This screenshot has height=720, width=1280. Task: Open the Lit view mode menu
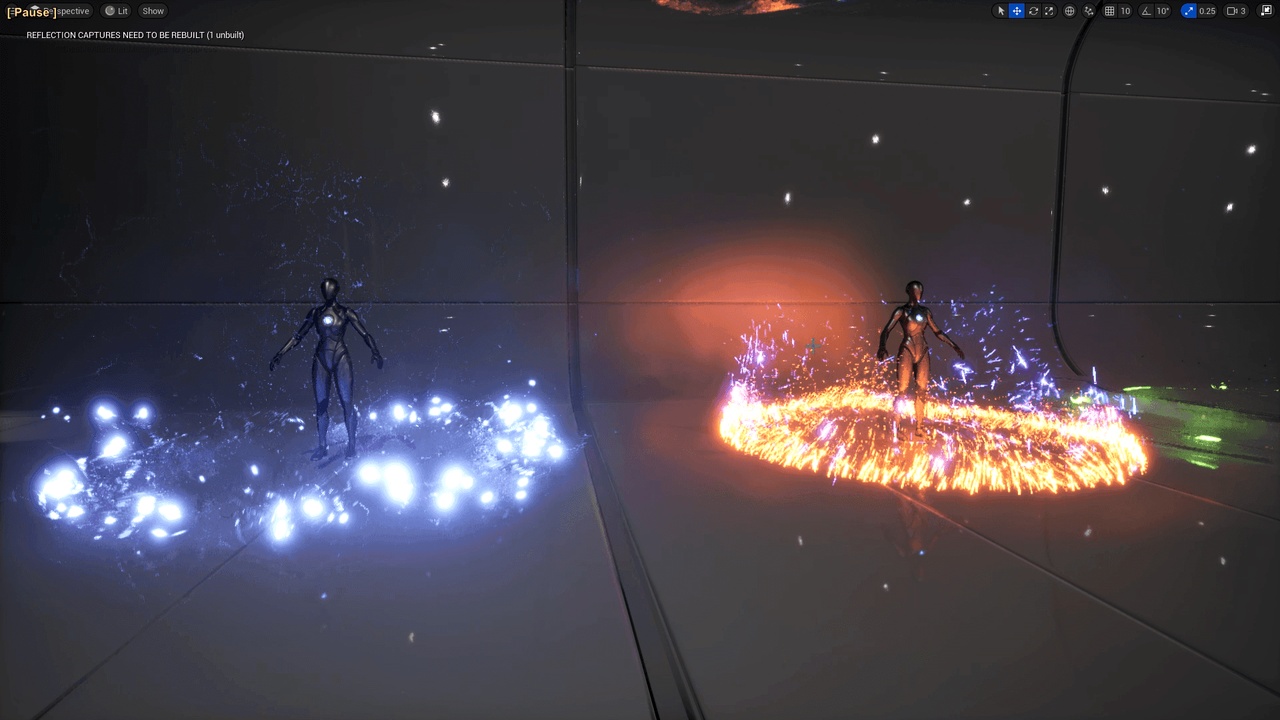tap(117, 11)
